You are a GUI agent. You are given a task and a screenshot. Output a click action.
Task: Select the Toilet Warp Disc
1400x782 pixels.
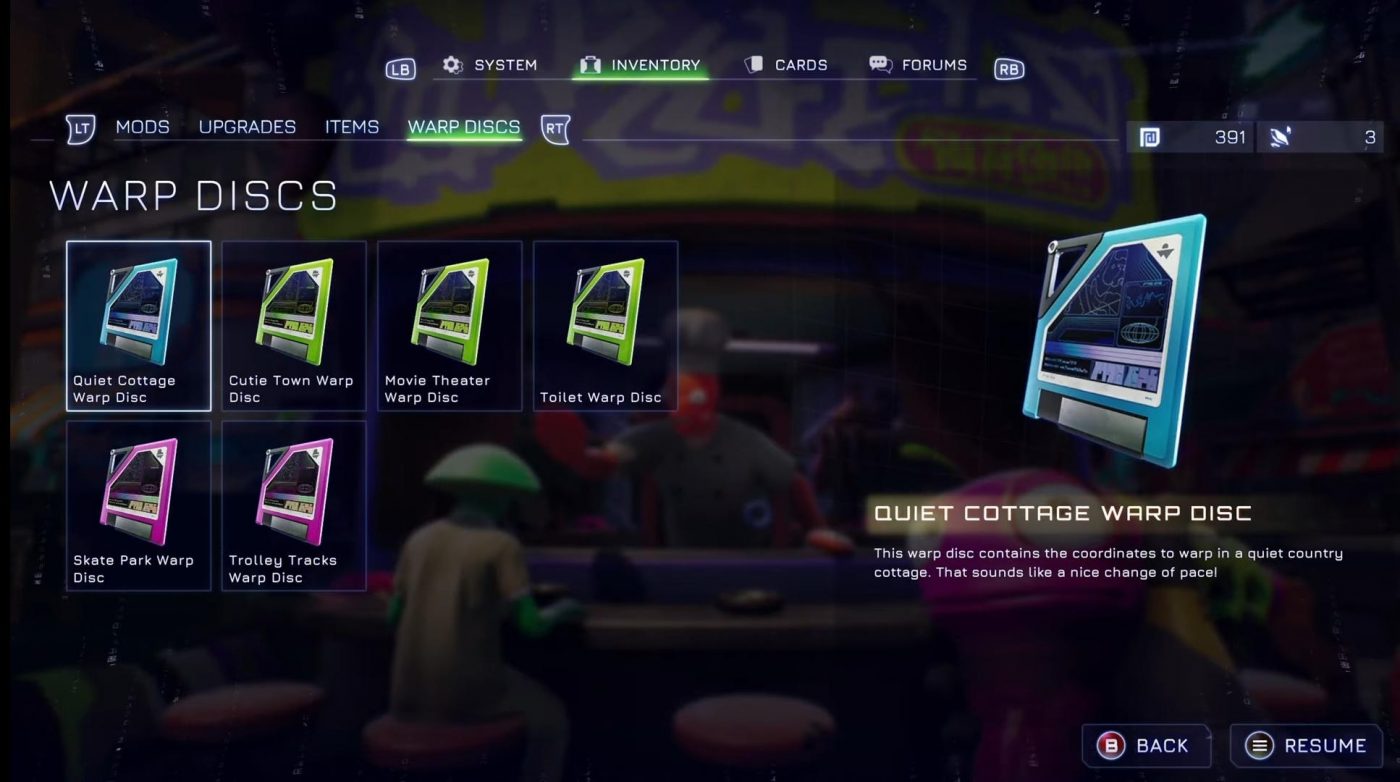605,326
